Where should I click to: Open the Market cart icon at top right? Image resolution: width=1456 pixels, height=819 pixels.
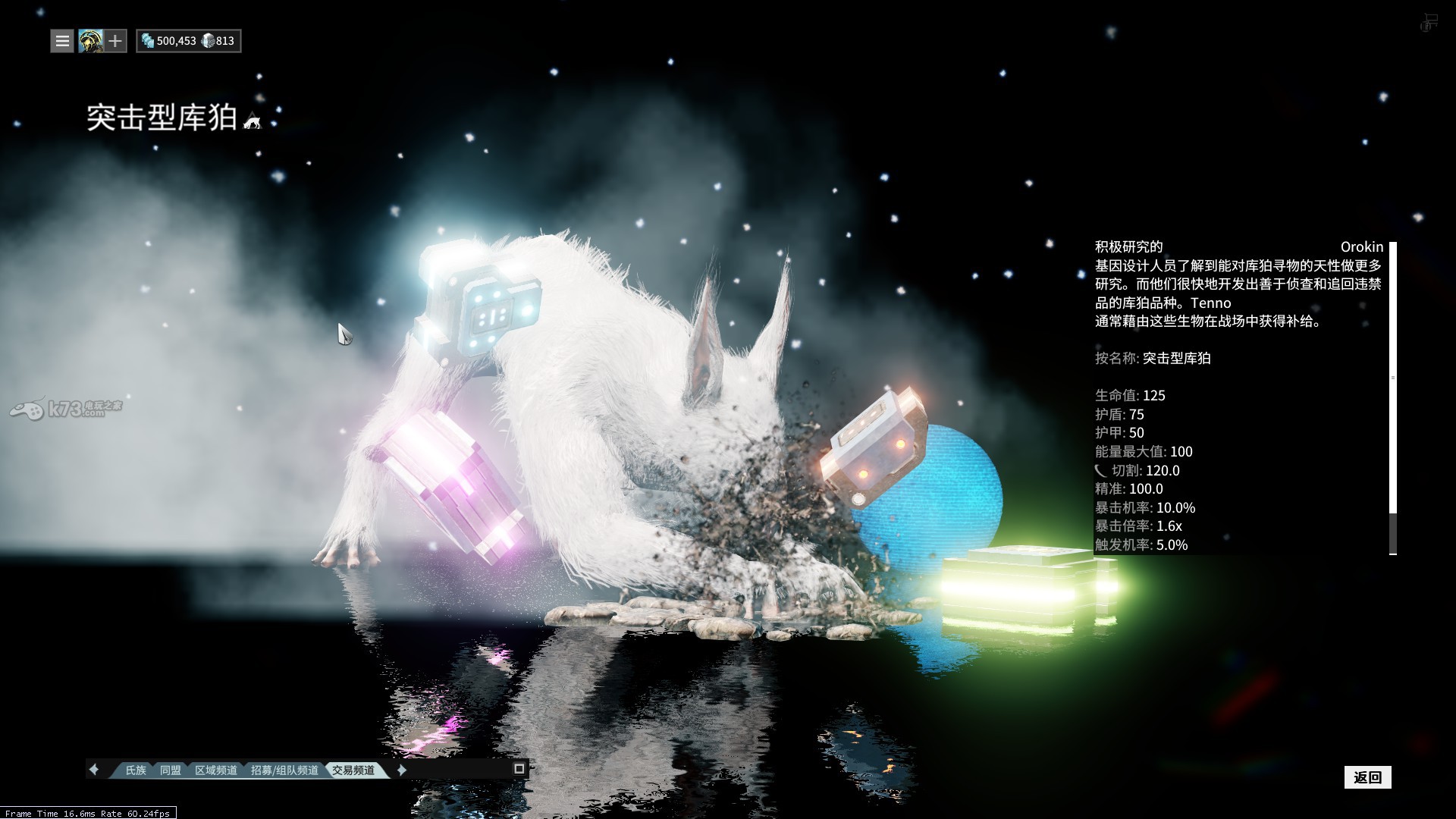(1429, 21)
